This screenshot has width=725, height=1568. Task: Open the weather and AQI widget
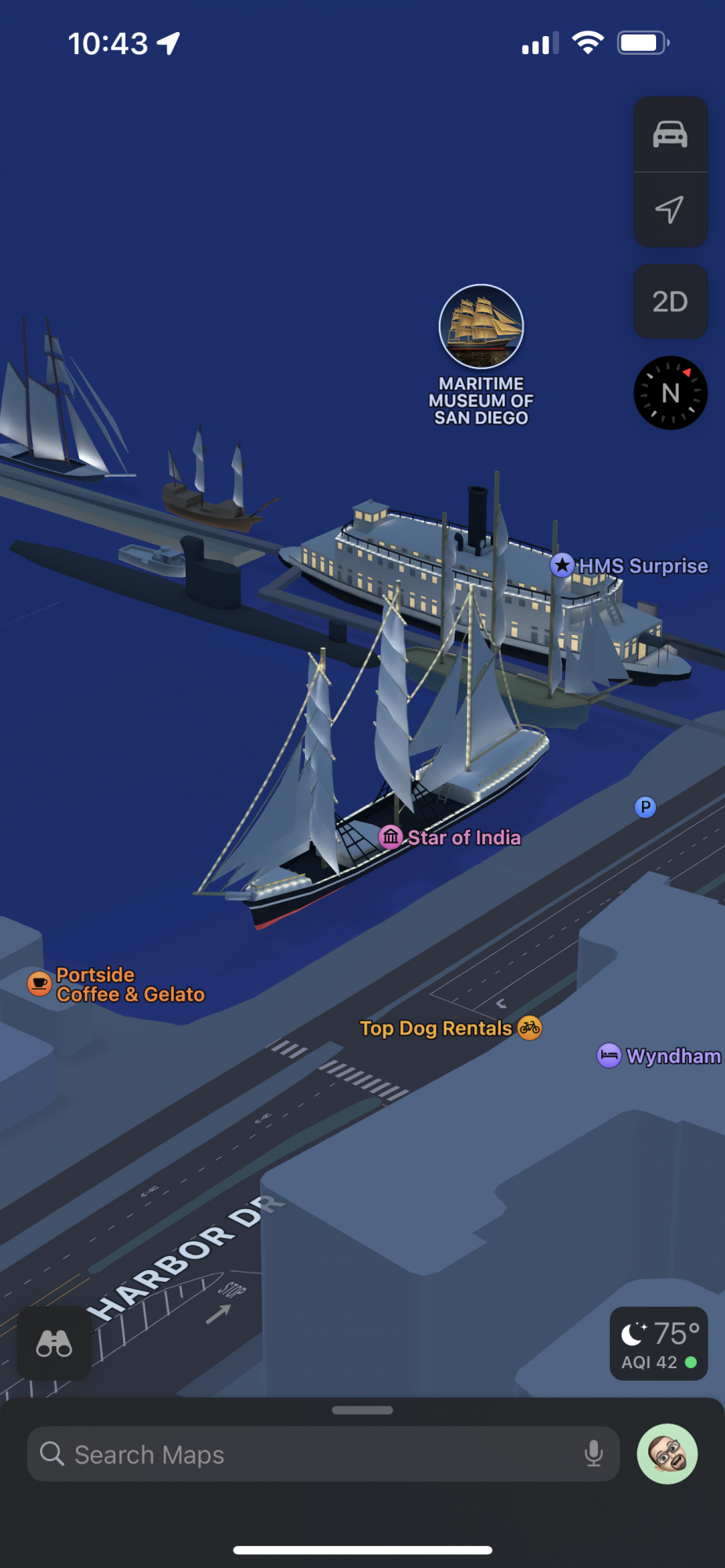[658, 1344]
